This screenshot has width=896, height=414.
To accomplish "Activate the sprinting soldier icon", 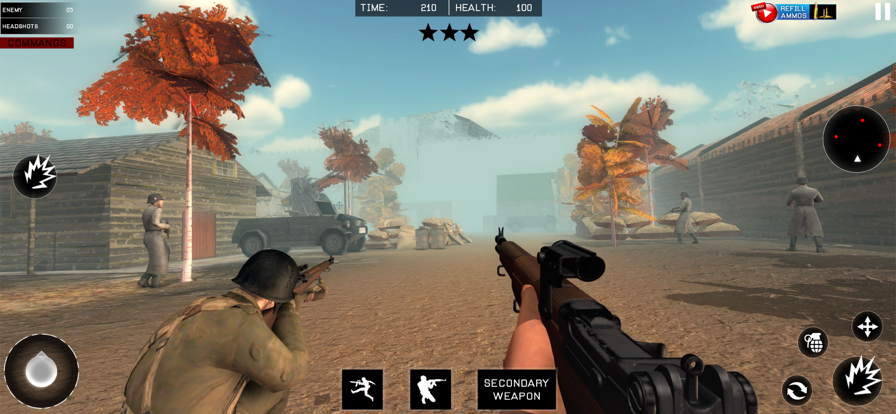I will [362, 389].
